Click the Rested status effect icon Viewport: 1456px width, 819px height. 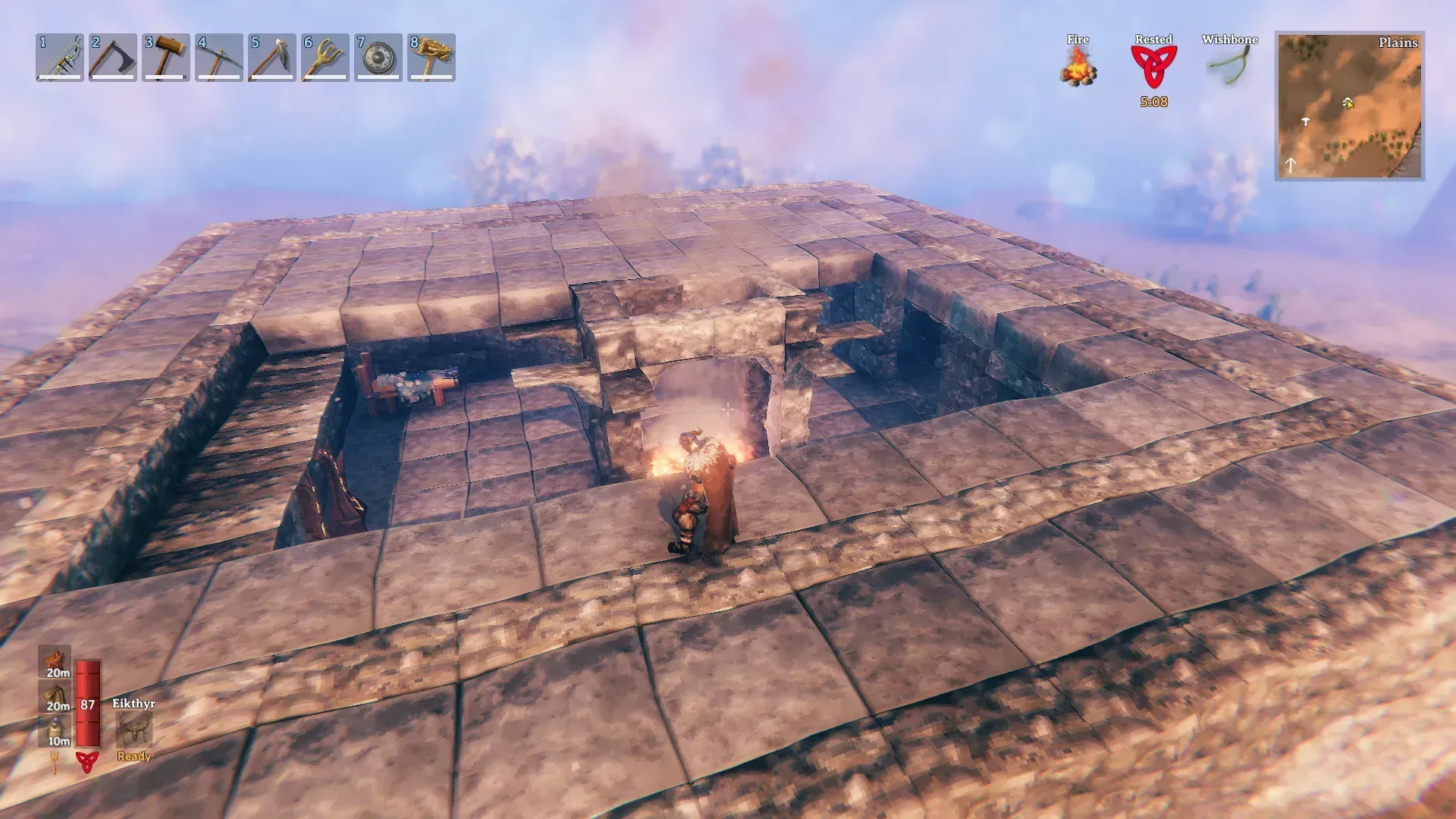[1153, 66]
